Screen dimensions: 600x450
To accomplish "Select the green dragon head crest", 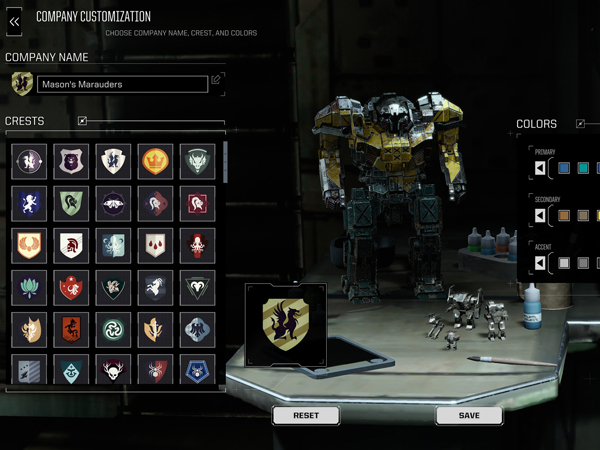I will (x=198, y=161).
